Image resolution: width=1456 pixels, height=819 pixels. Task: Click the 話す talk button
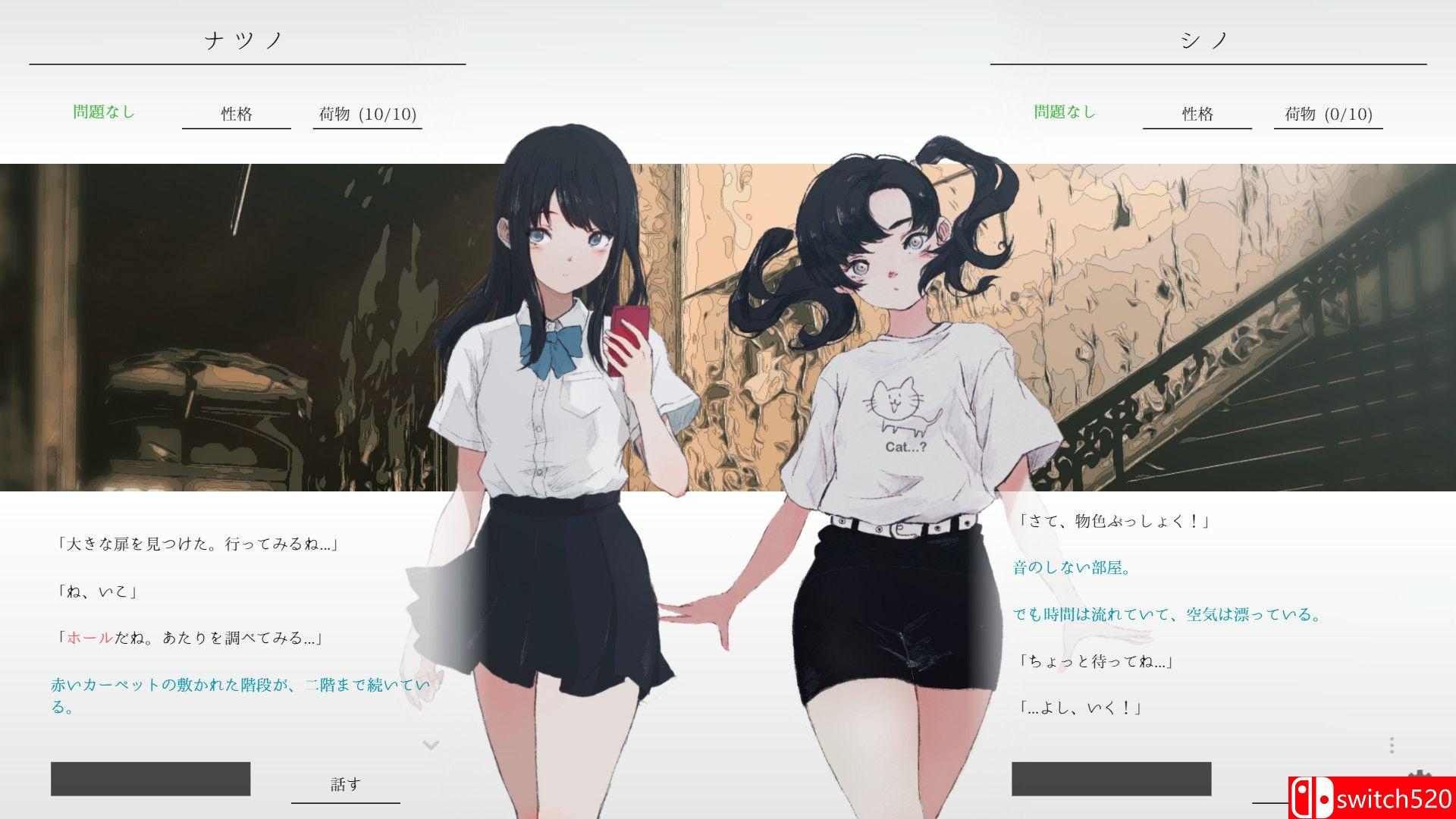click(x=345, y=783)
